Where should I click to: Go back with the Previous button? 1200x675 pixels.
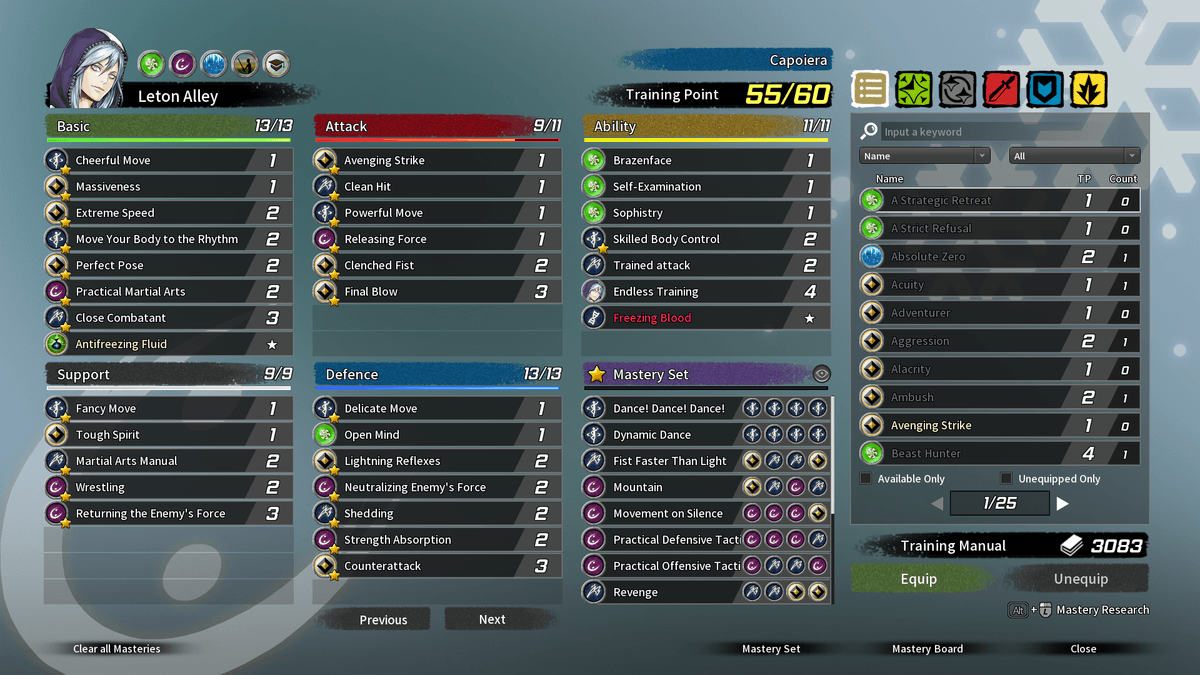tap(383, 620)
